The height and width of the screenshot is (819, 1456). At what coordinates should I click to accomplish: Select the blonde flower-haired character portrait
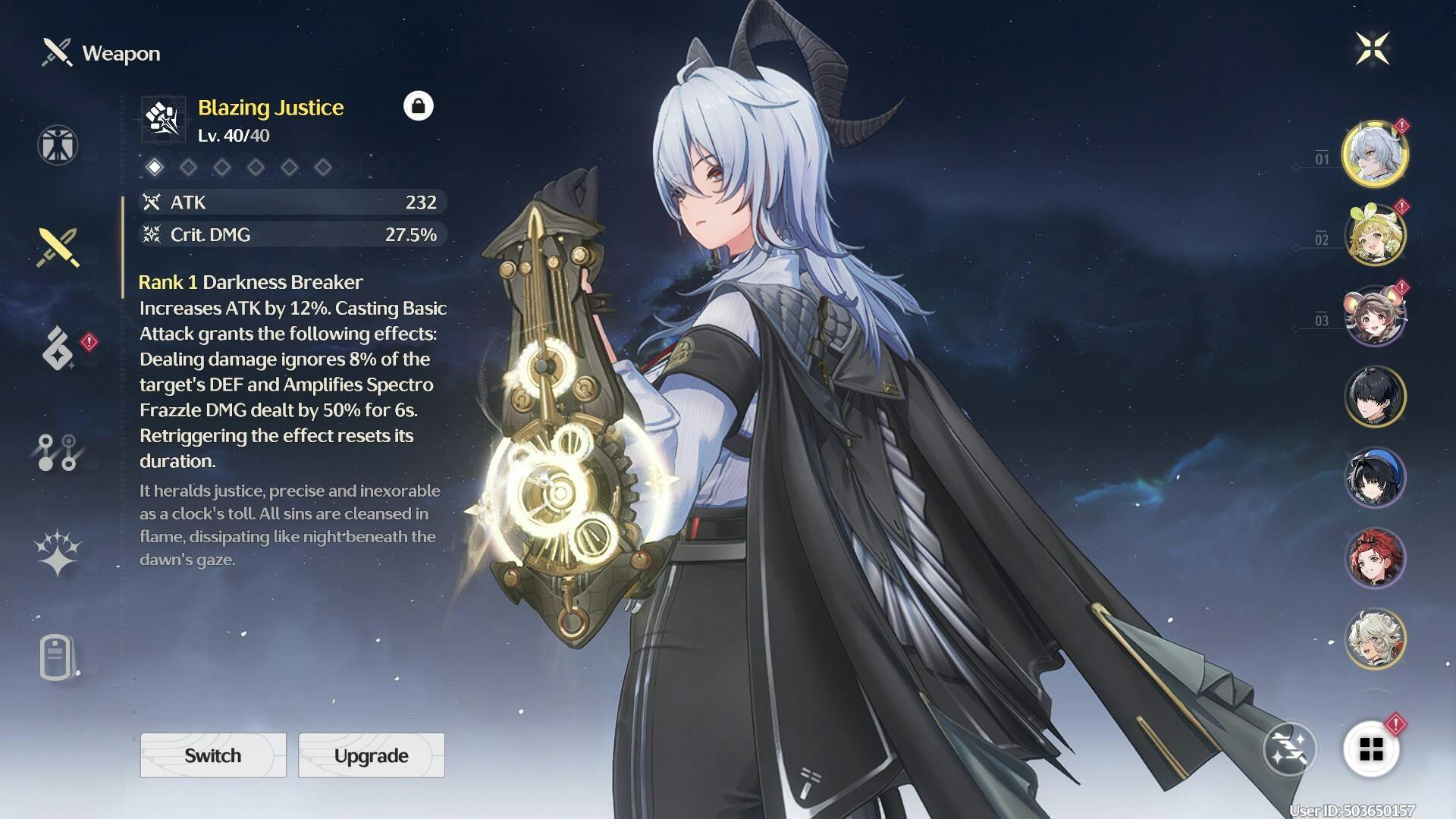(x=1375, y=235)
